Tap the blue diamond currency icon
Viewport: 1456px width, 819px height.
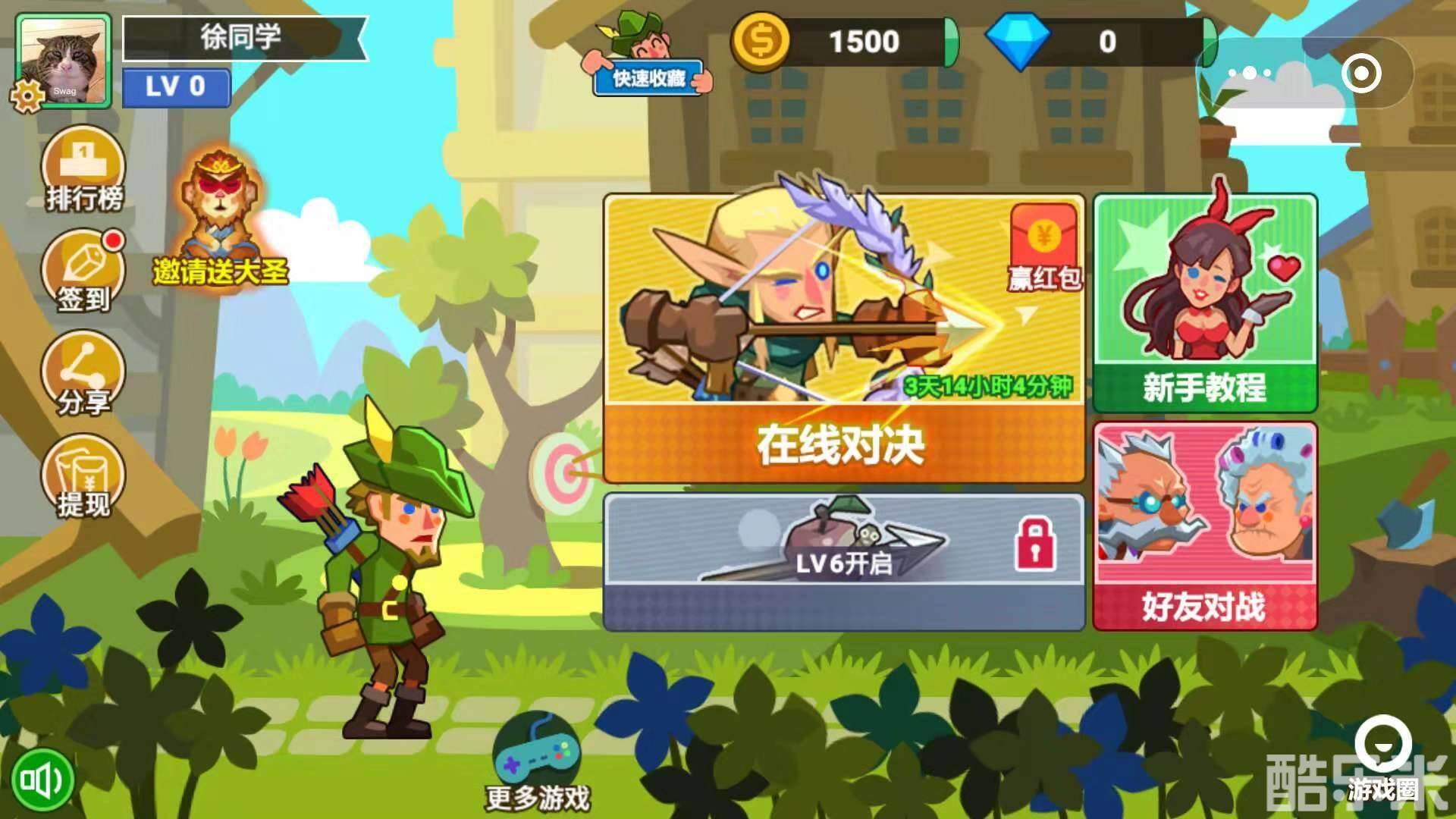1020,42
